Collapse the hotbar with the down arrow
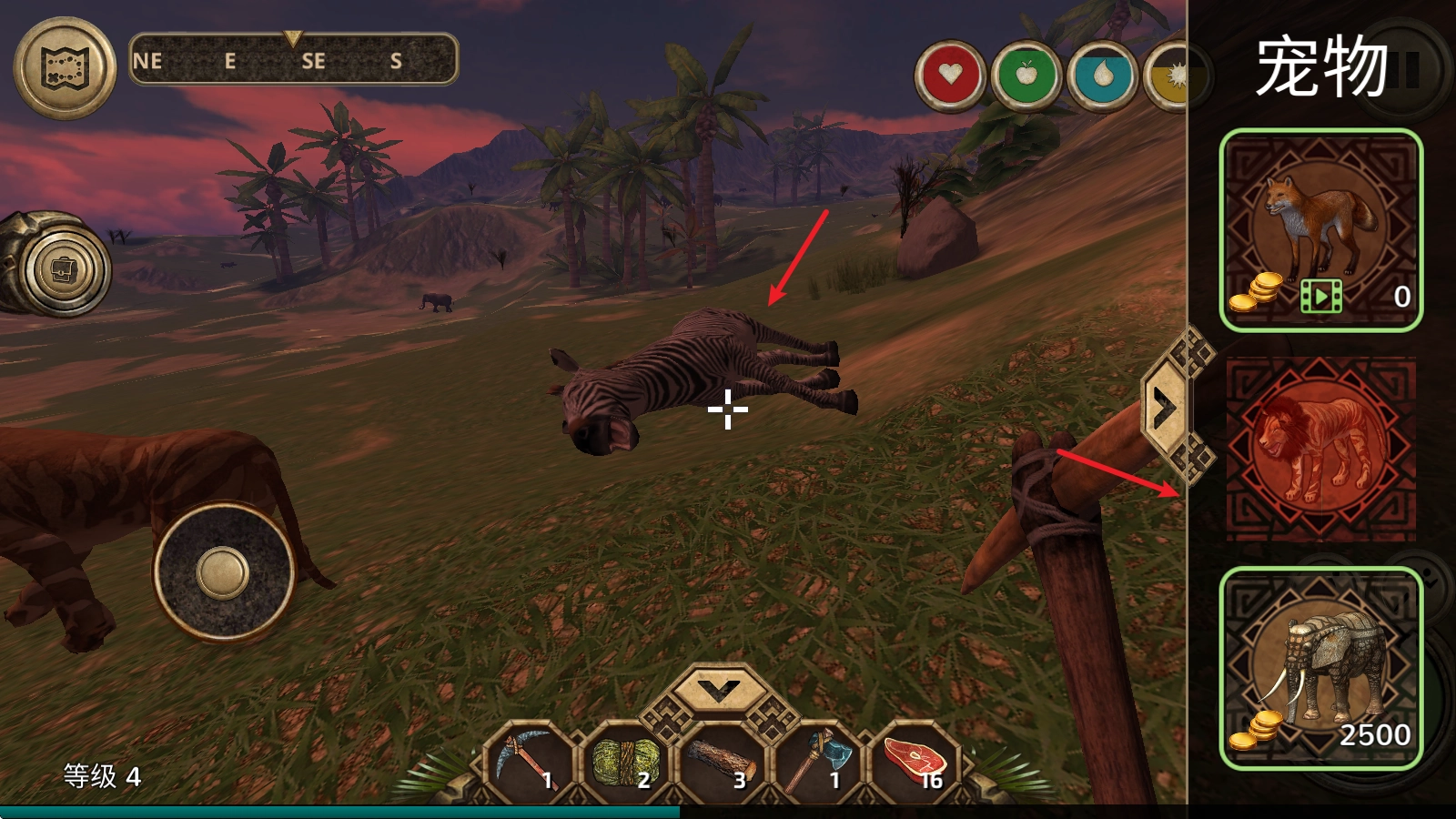 719,692
